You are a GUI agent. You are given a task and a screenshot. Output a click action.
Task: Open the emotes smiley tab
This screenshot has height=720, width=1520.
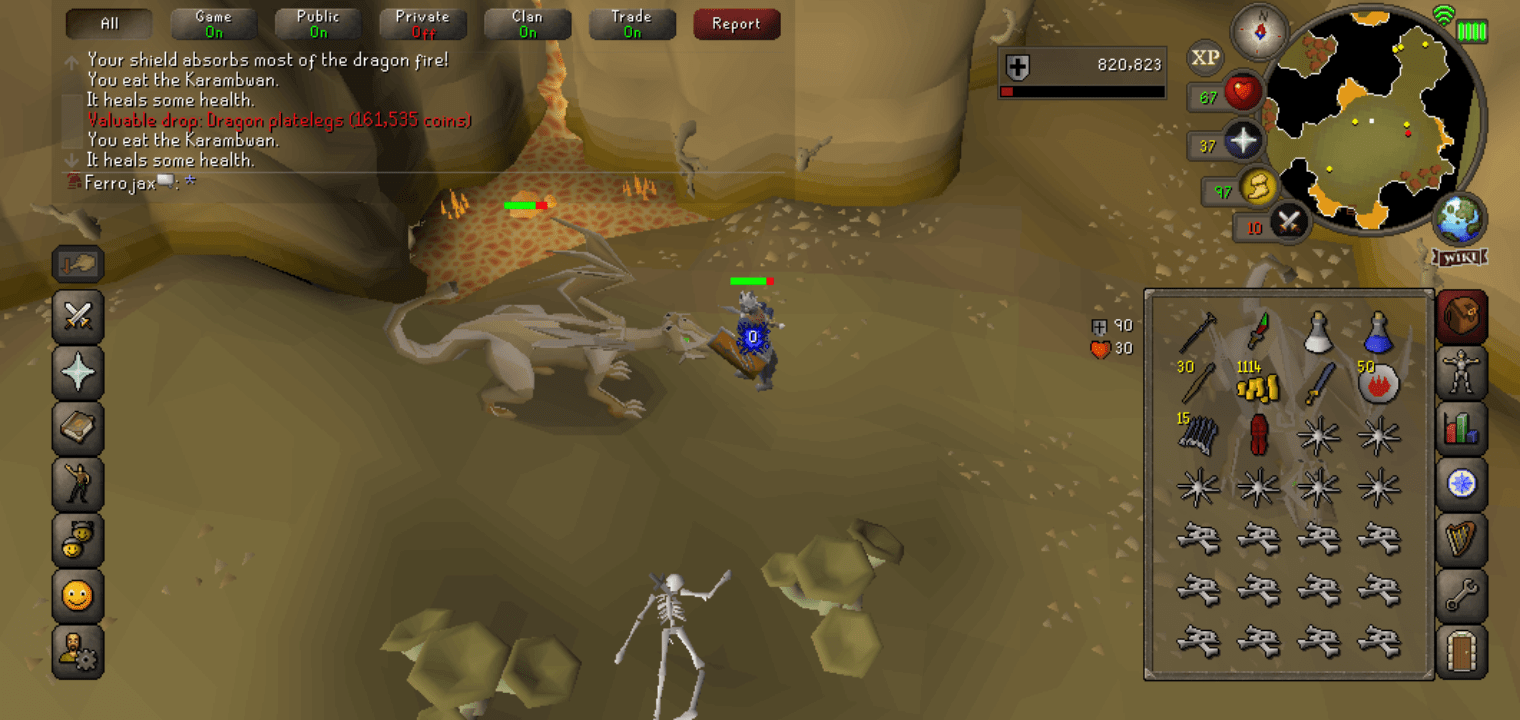coord(78,597)
